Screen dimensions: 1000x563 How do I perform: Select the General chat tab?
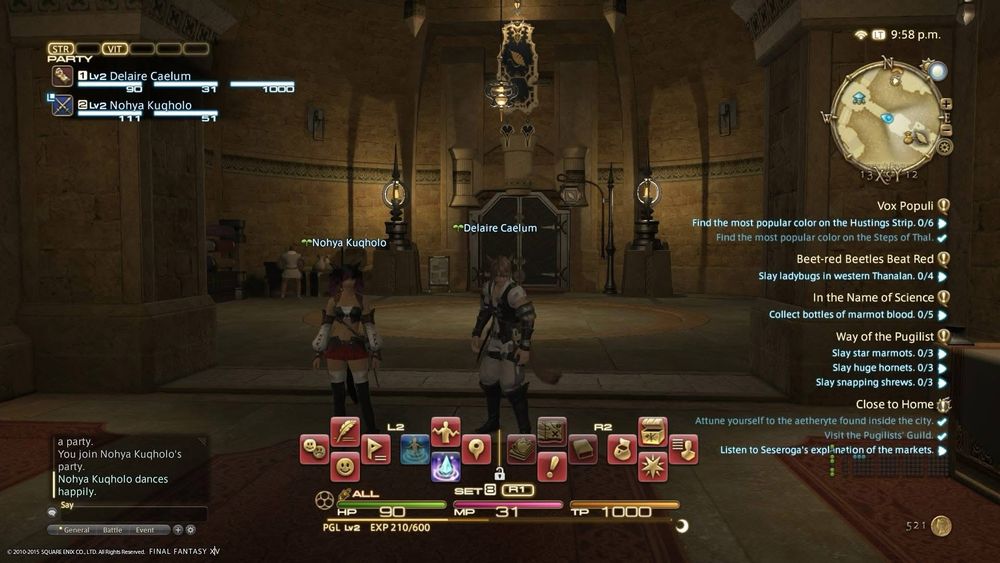click(74, 530)
